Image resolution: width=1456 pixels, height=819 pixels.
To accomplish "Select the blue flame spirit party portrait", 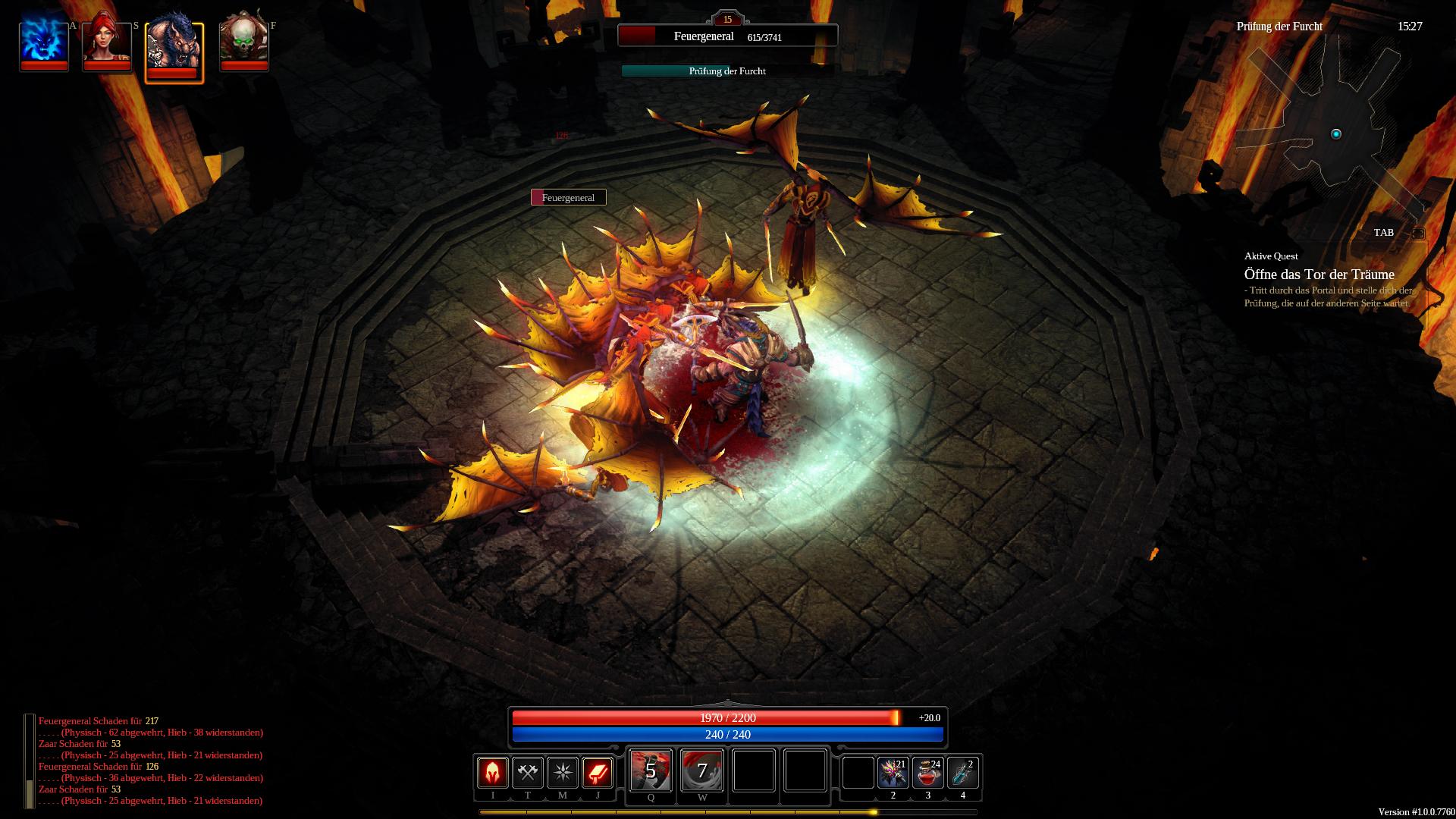I will [x=44, y=42].
